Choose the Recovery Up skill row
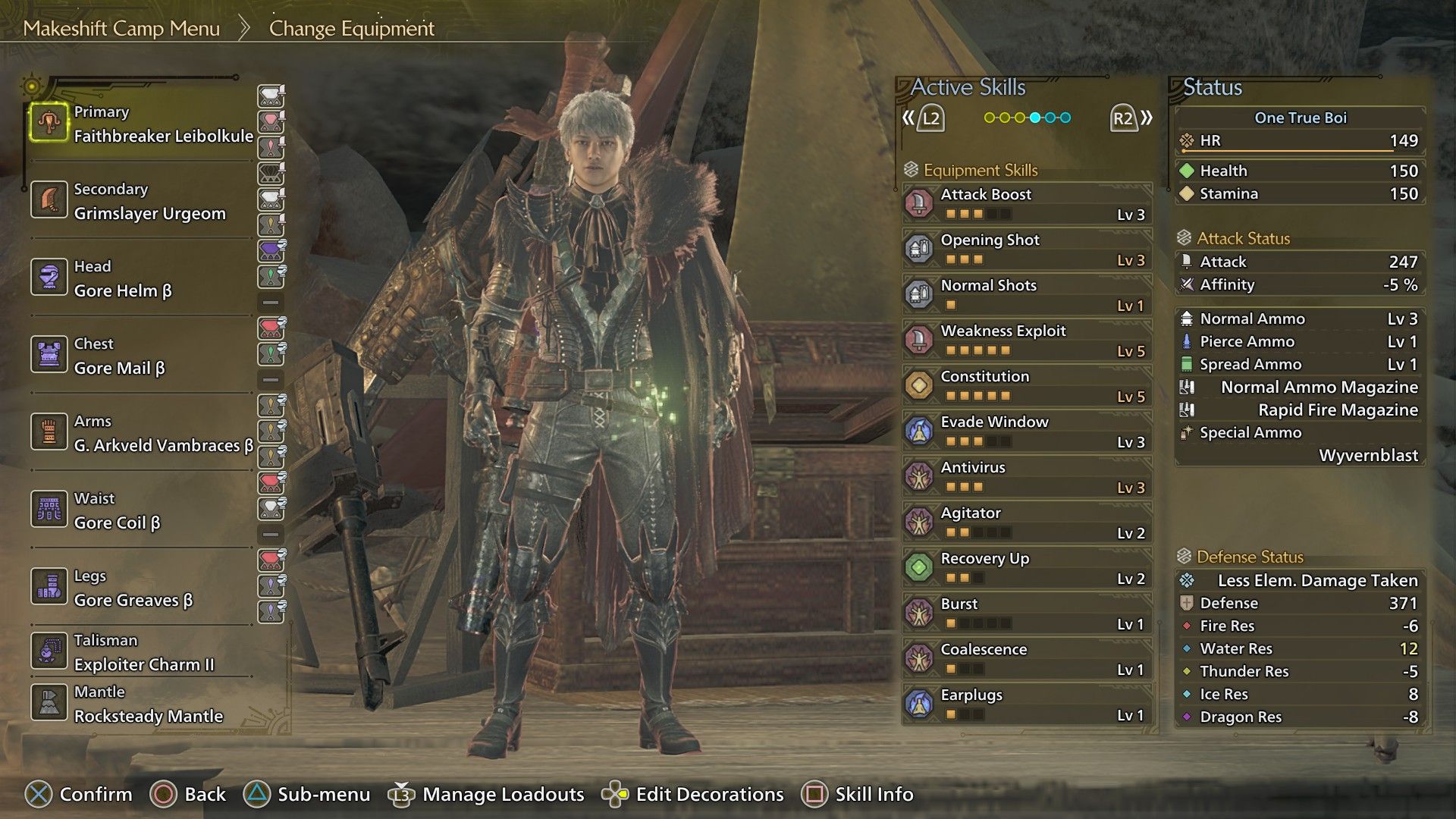This screenshot has height=819, width=1456. (x=1027, y=567)
